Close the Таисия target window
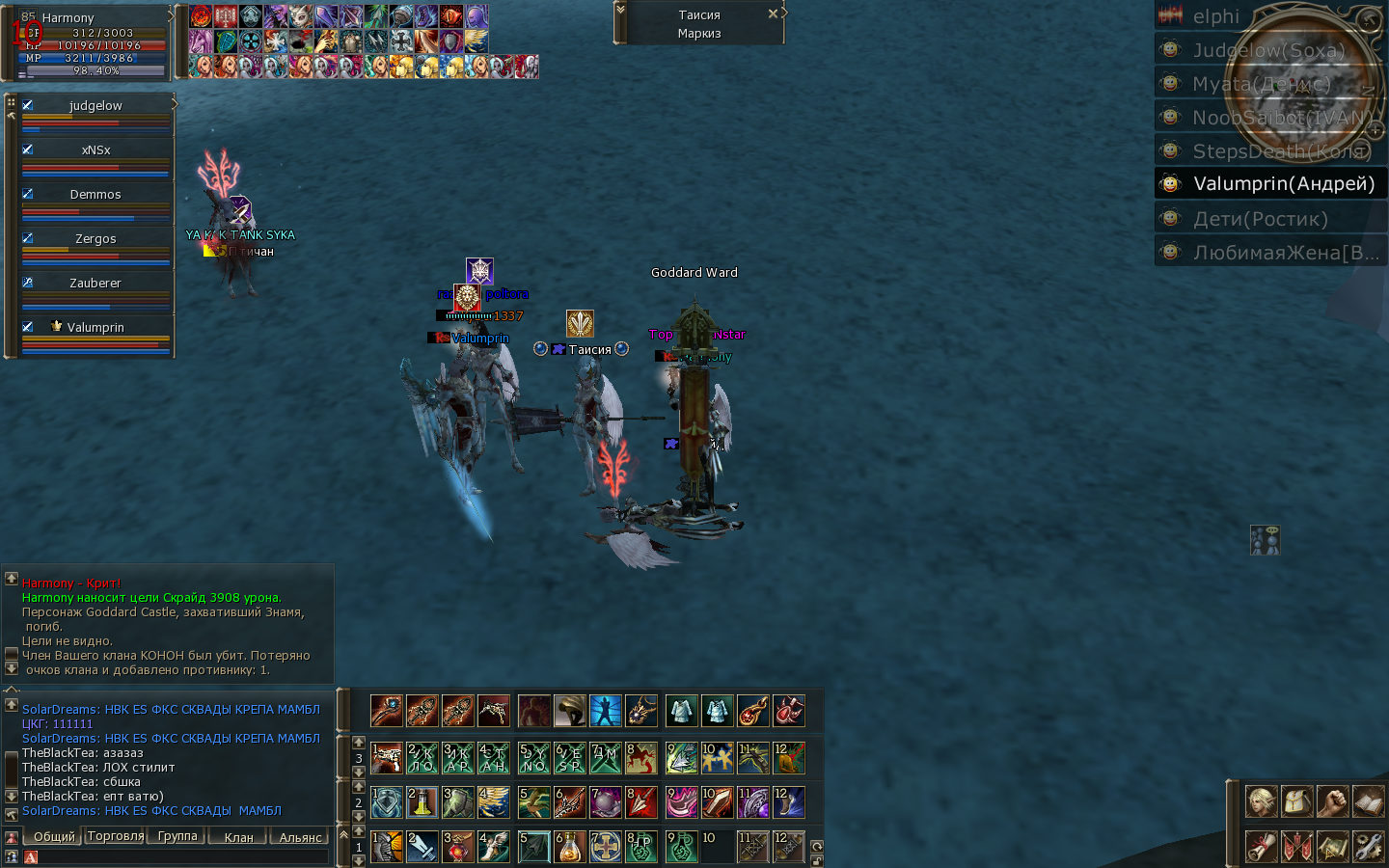This screenshot has width=1389, height=868. [x=773, y=14]
